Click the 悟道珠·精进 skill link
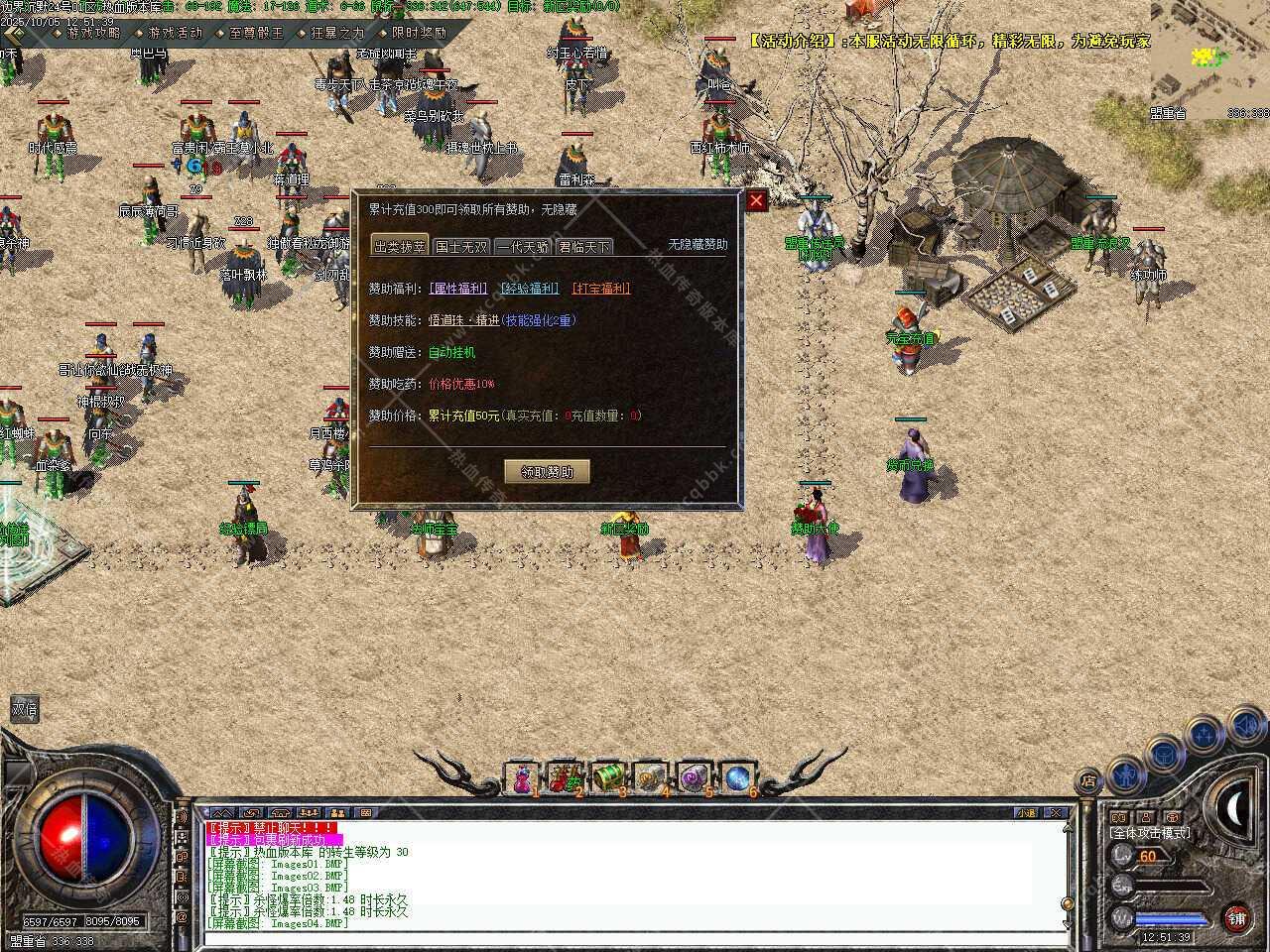 [x=463, y=320]
